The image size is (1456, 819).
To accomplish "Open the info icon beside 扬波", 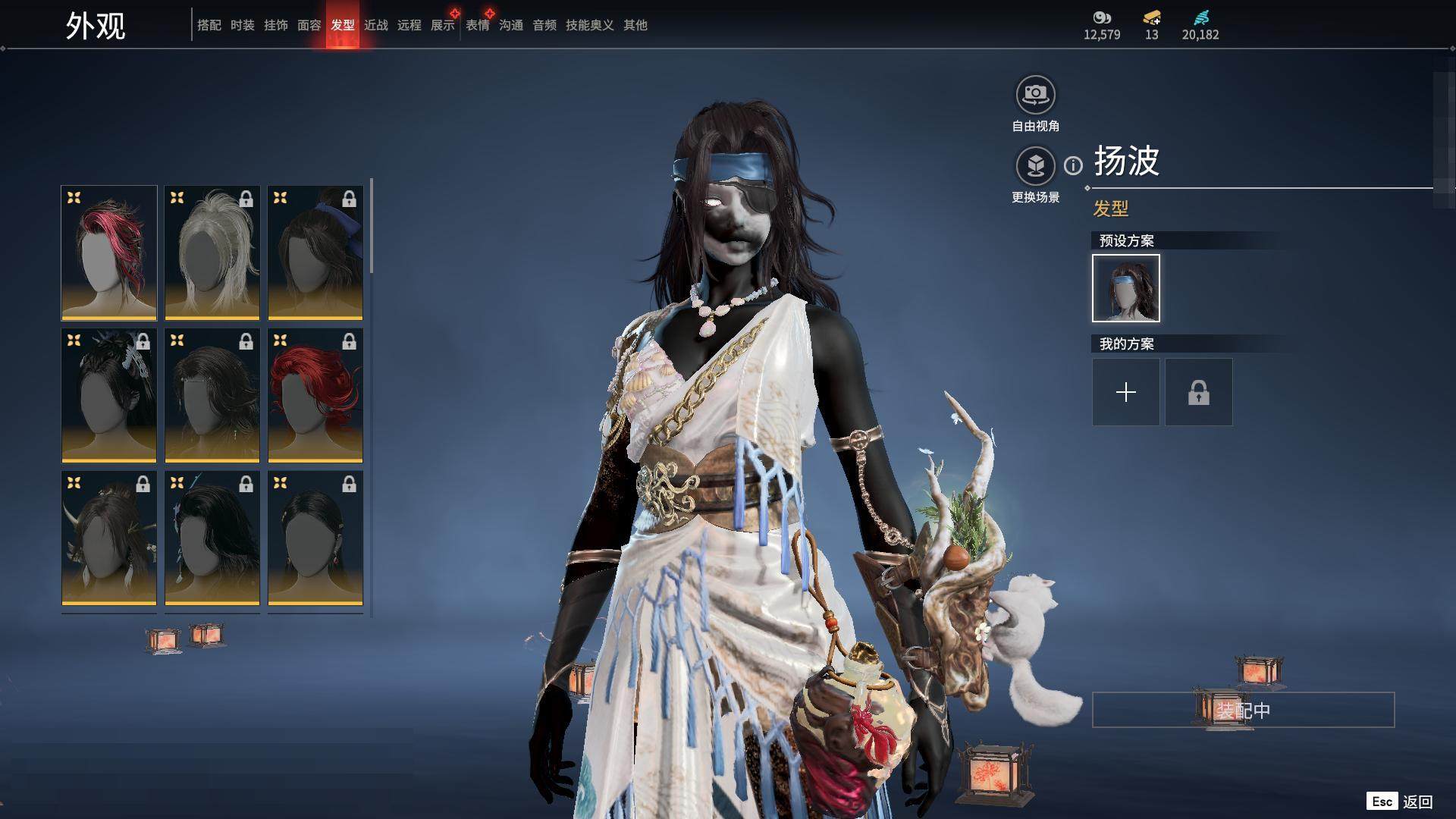I will [1073, 165].
